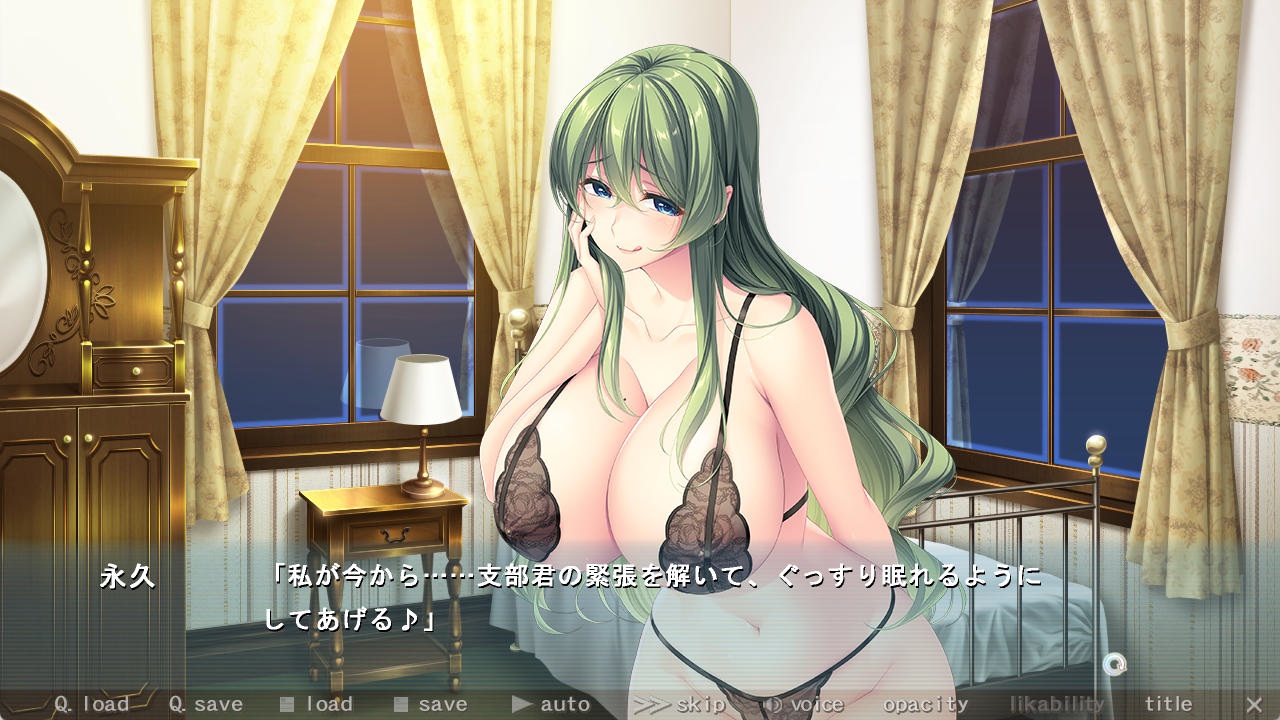Return to the title screen
The width and height of the screenshot is (1280, 720).
point(1168,704)
